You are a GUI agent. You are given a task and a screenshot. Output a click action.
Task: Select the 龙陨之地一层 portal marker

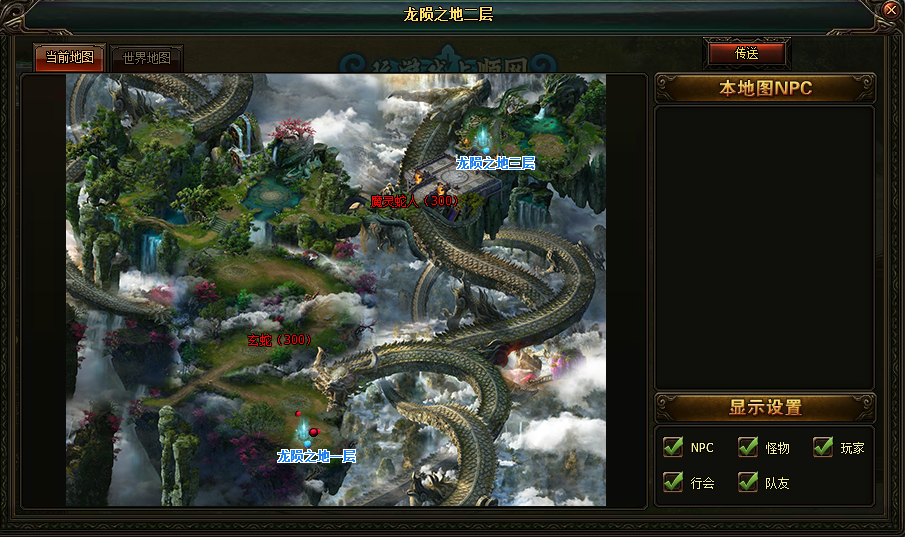[x=316, y=456]
